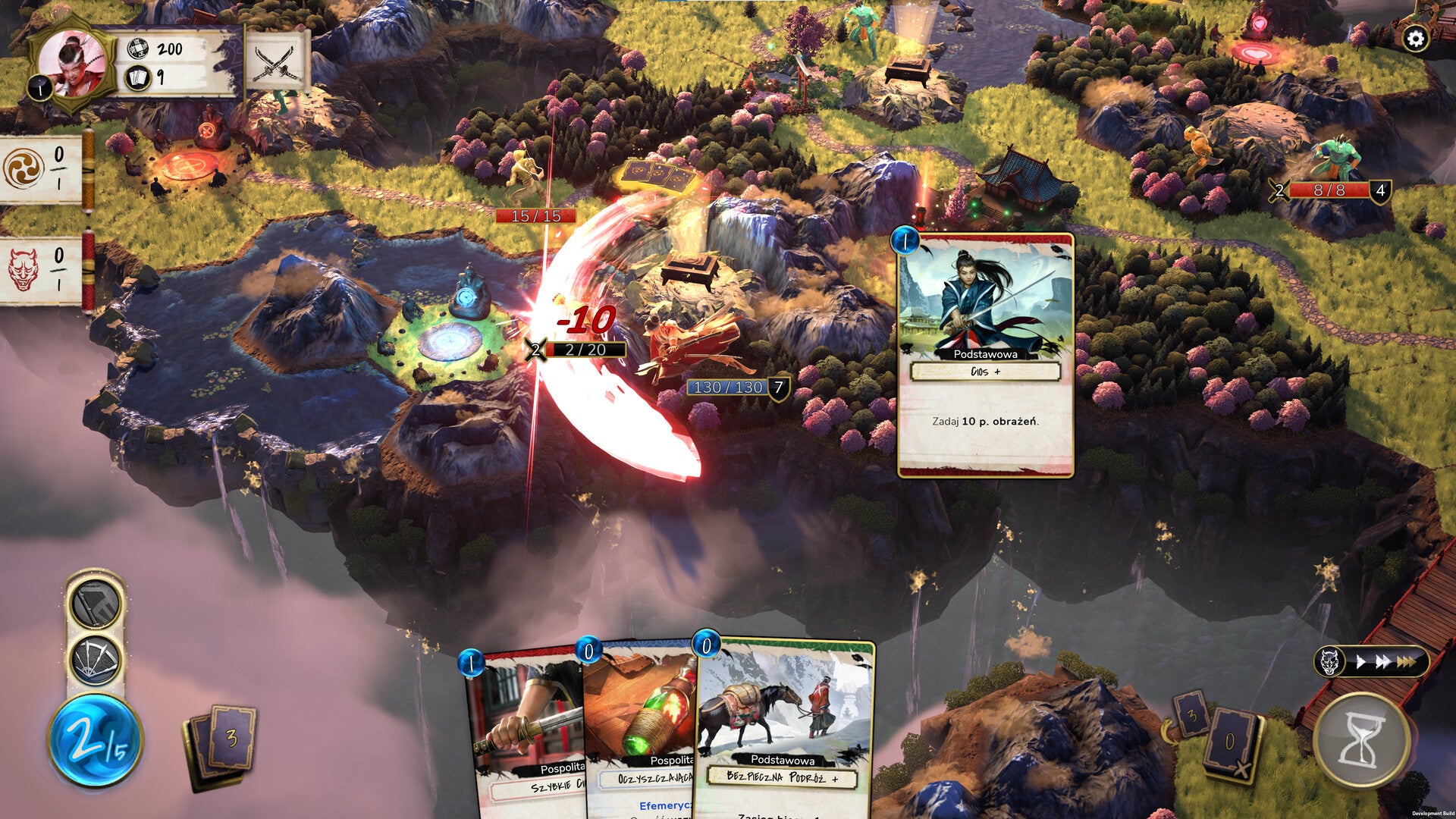1456x819 pixels.
Task: Set double-arrow fast animation speed
Action: coord(1383,662)
